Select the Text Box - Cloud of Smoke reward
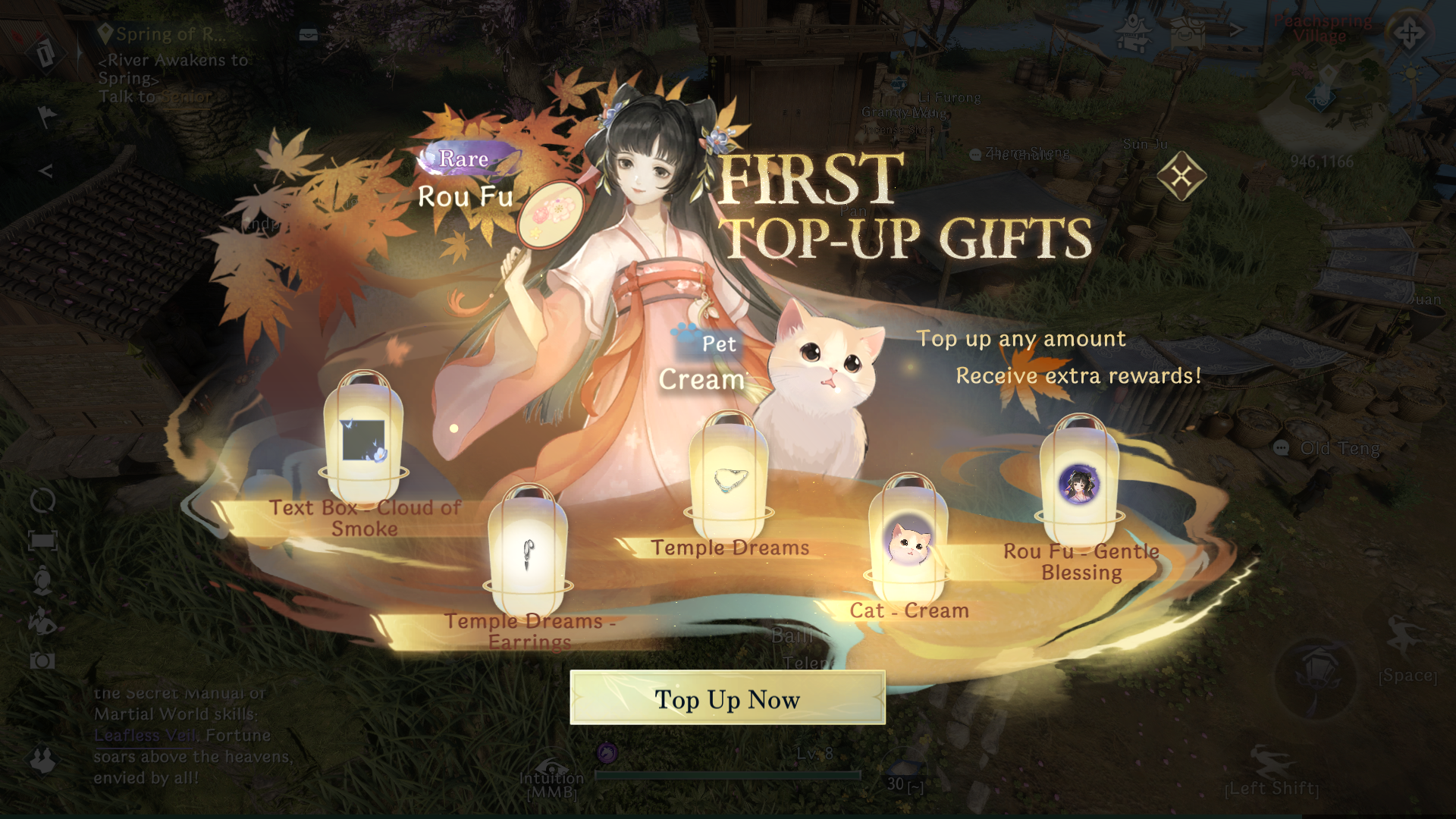This screenshot has width=1456, height=819. (x=363, y=440)
